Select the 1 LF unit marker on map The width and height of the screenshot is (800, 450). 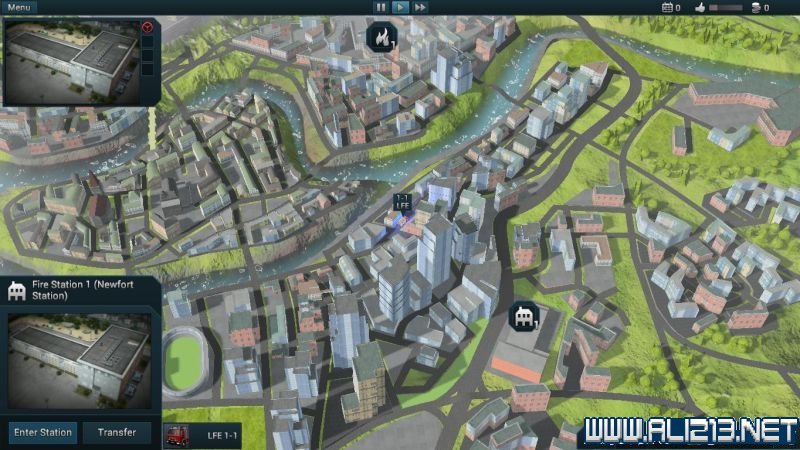(x=402, y=203)
